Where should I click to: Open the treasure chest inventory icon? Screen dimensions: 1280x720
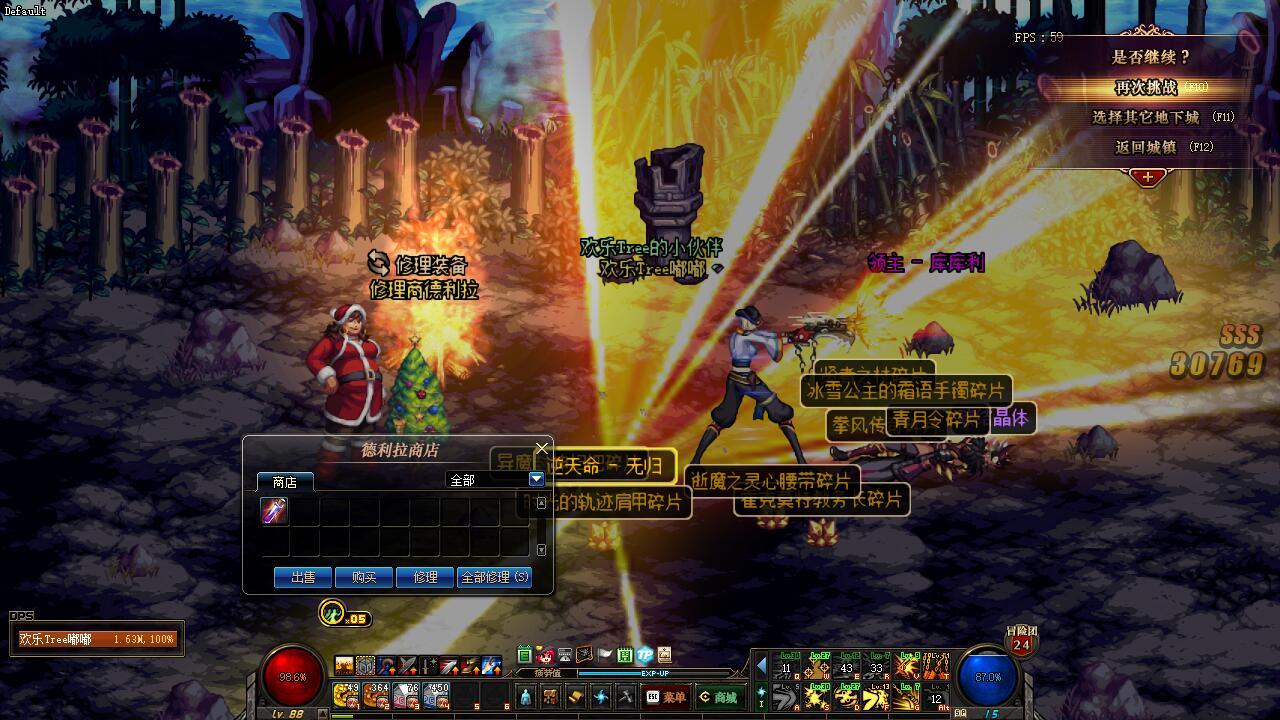coord(550,697)
